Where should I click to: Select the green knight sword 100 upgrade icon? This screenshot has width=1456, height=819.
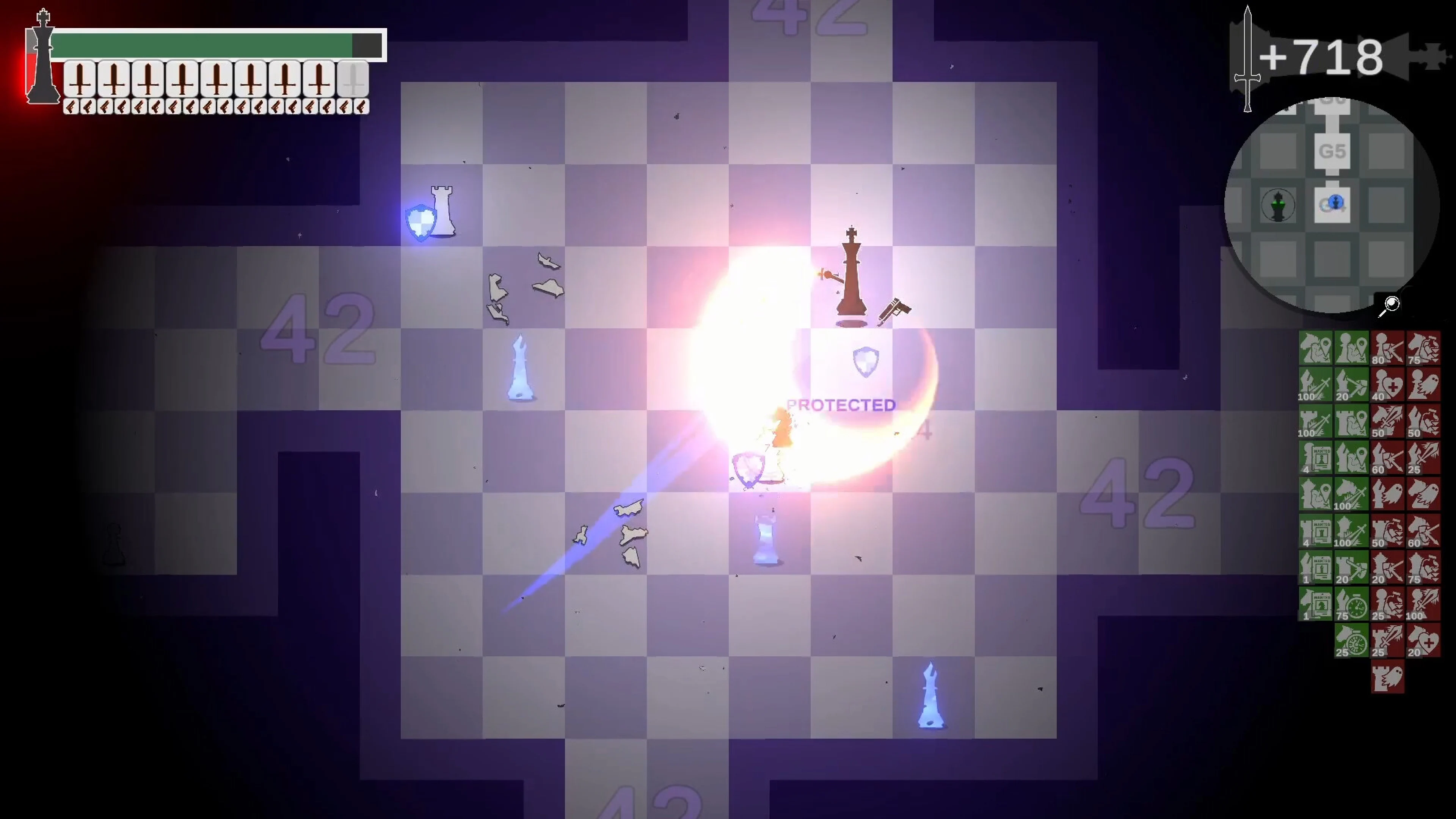(x=1351, y=493)
